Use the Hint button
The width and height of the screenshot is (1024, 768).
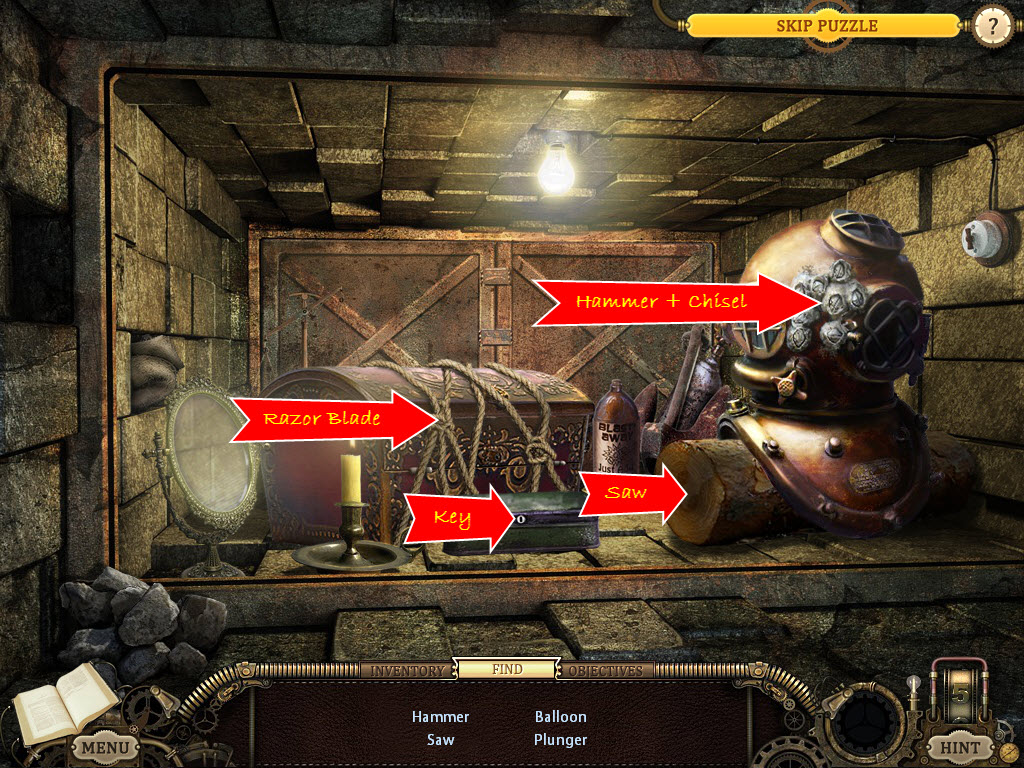tap(959, 746)
